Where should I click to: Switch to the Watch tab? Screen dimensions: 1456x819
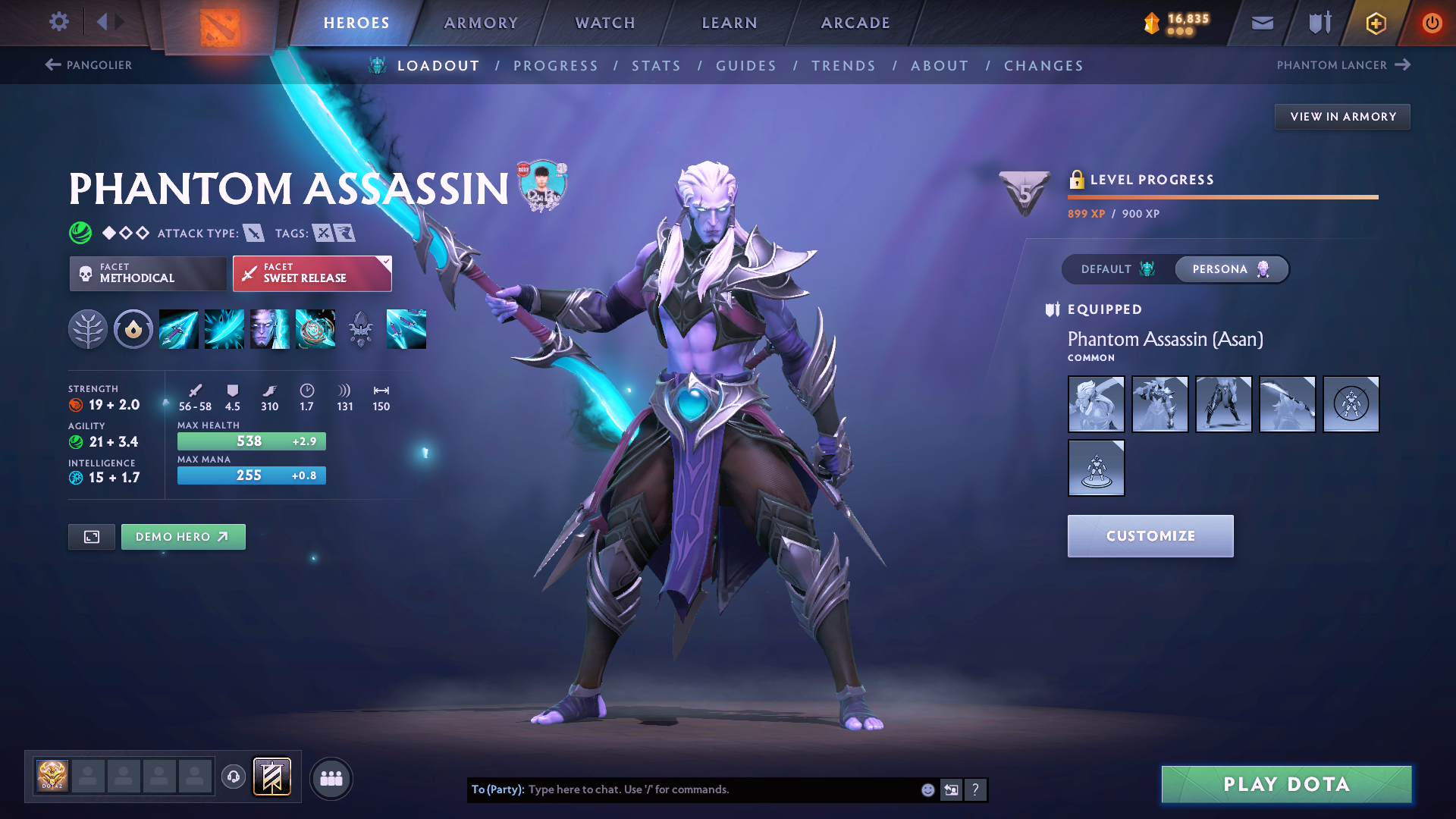[605, 23]
